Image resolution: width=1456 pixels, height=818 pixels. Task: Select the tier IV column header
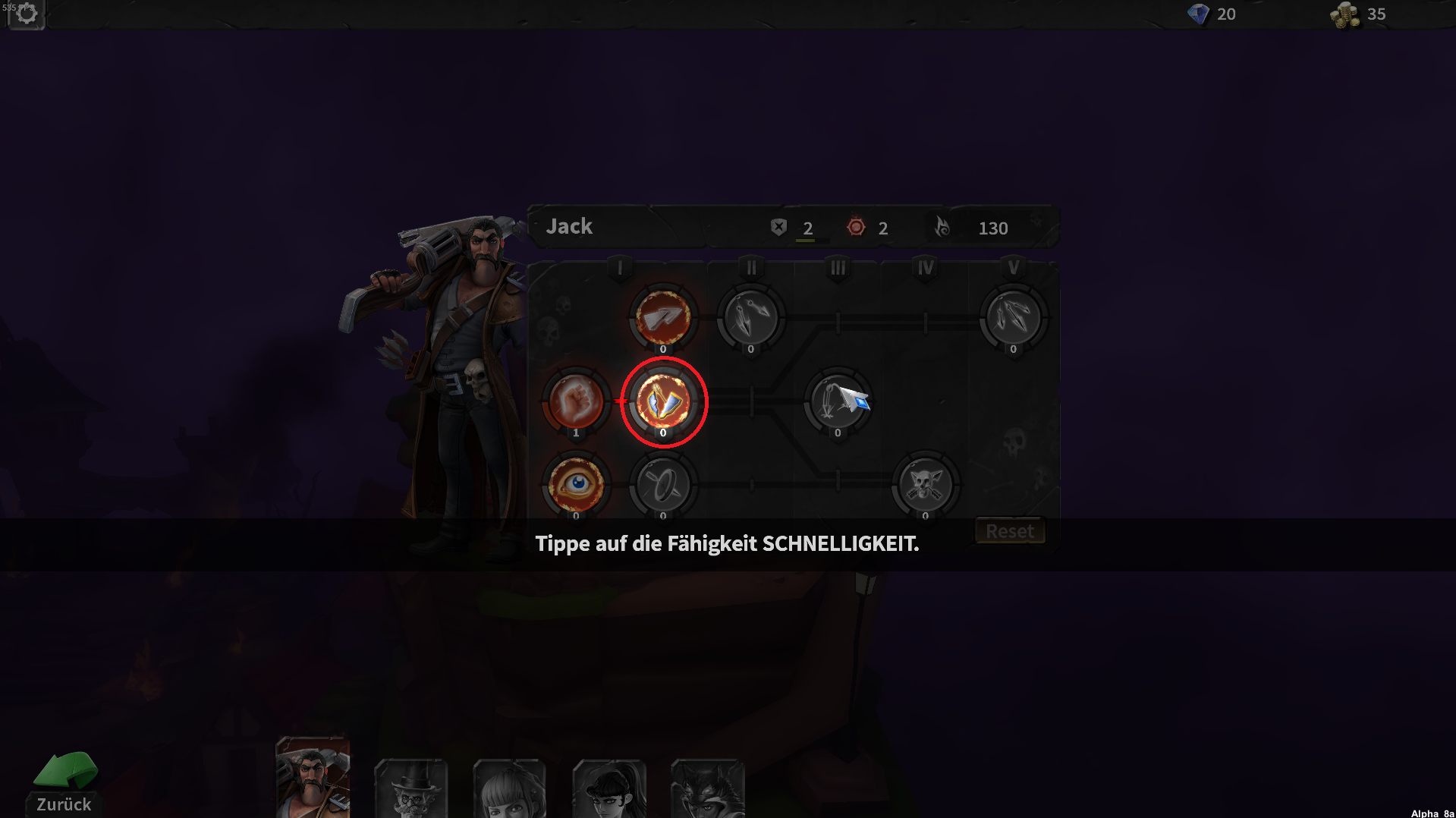(924, 268)
